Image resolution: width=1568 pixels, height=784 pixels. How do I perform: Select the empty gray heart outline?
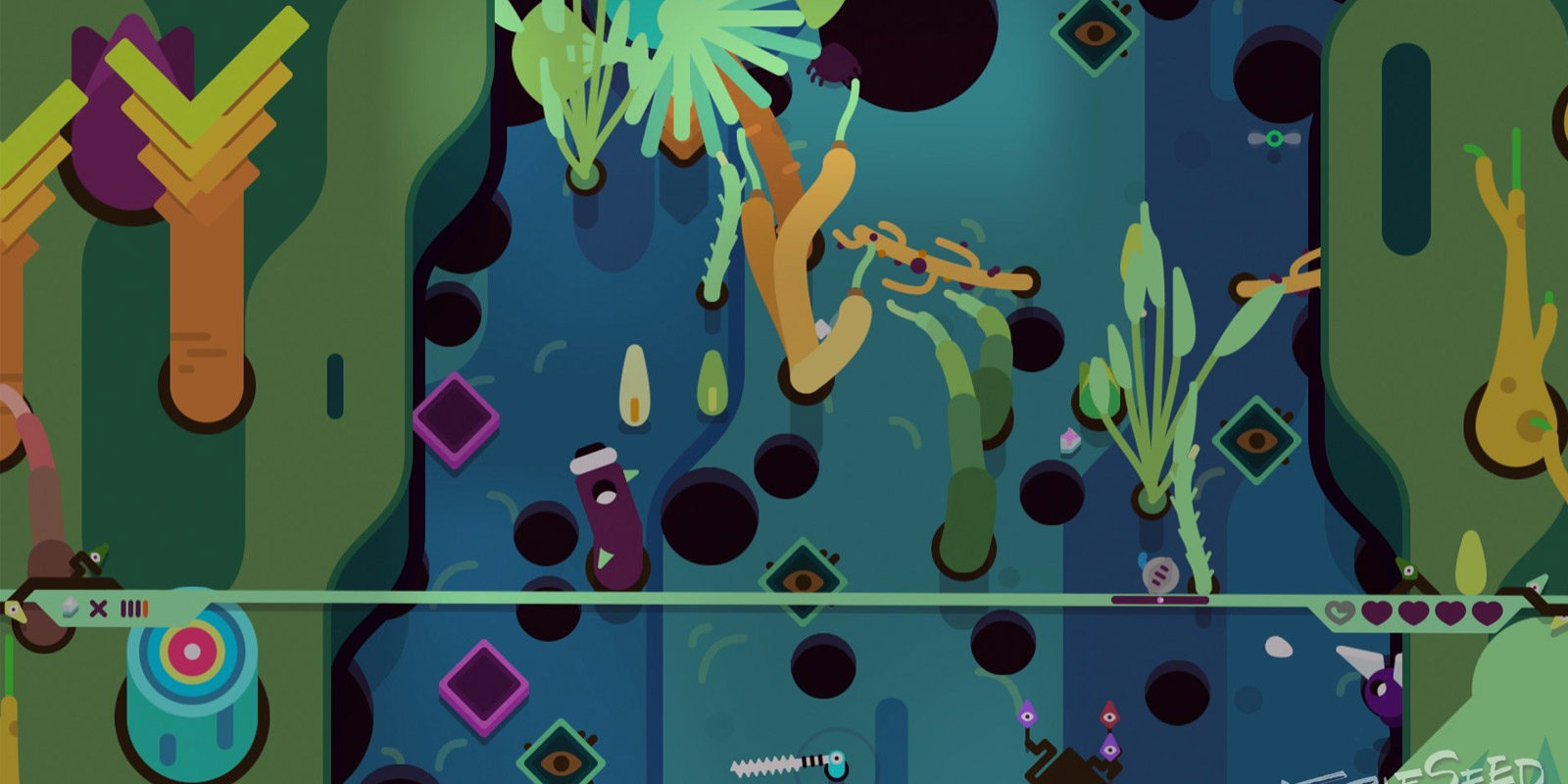[x=1340, y=612]
